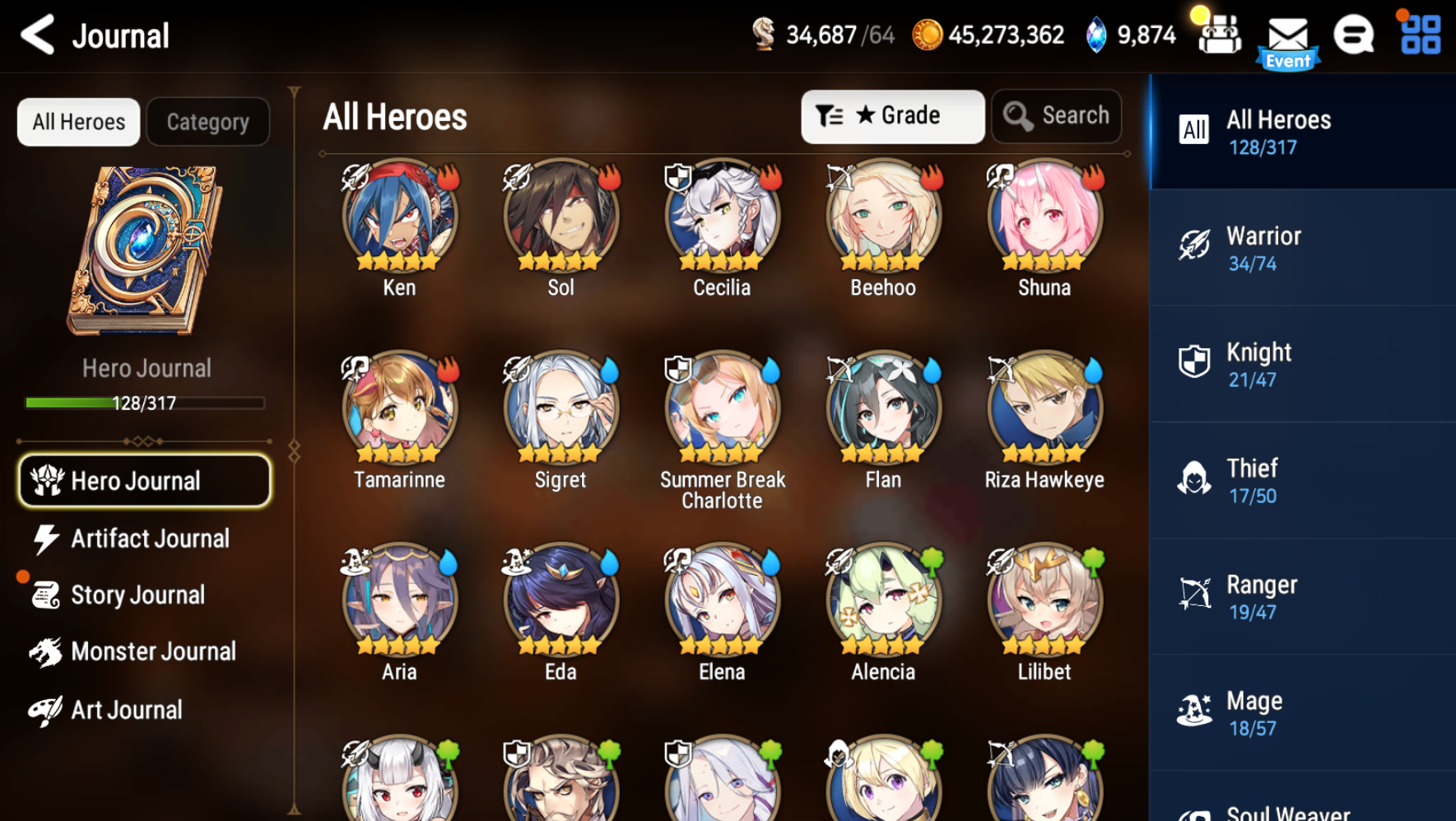Image resolution: width=1456 pixels, height=821 pixels.
Task: Select the Ranger class filter icon
Action: [1194, 591]
